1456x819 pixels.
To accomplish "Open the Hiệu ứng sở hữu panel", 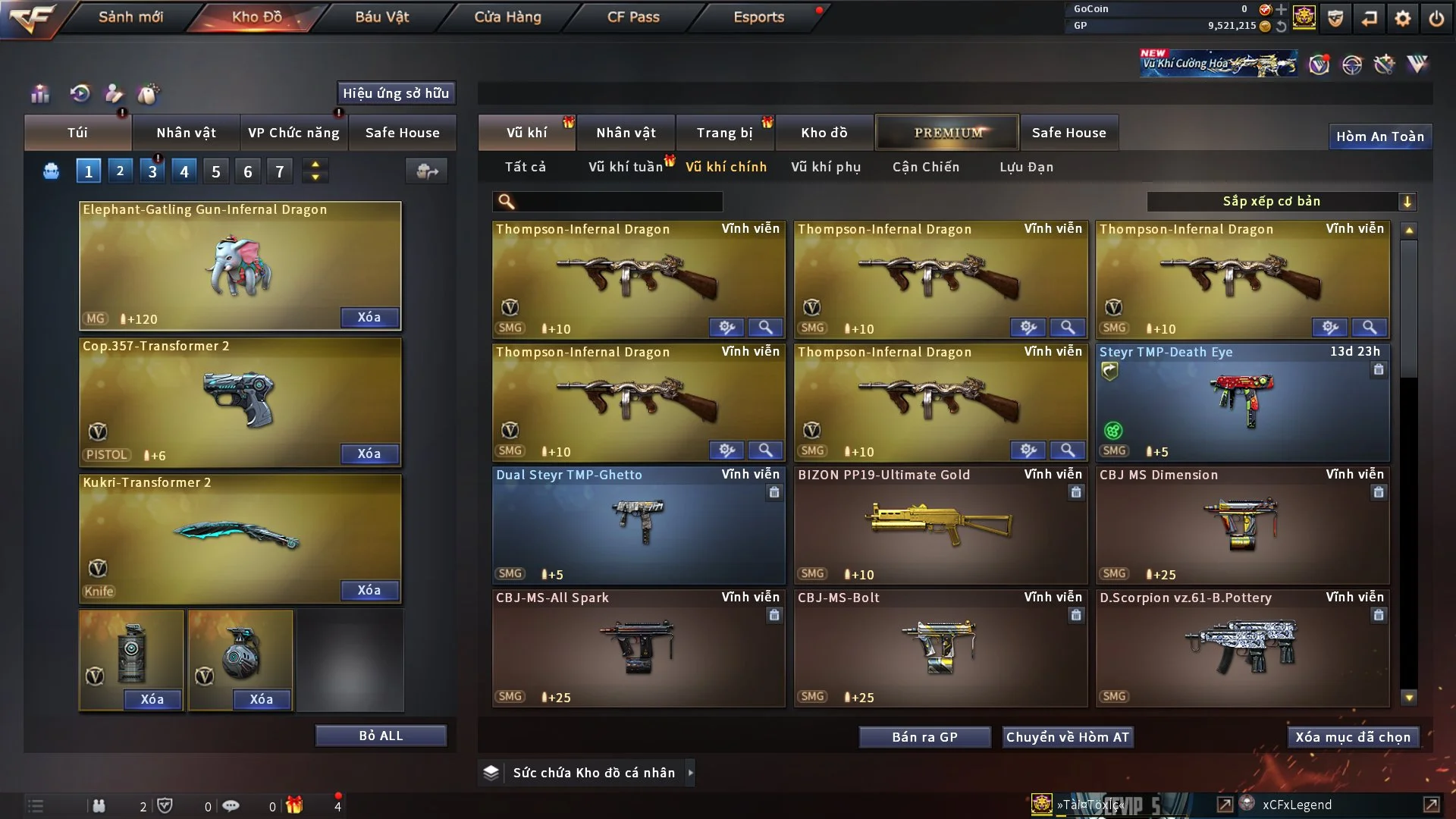I will pyautogui.click(x=396, y=93).
